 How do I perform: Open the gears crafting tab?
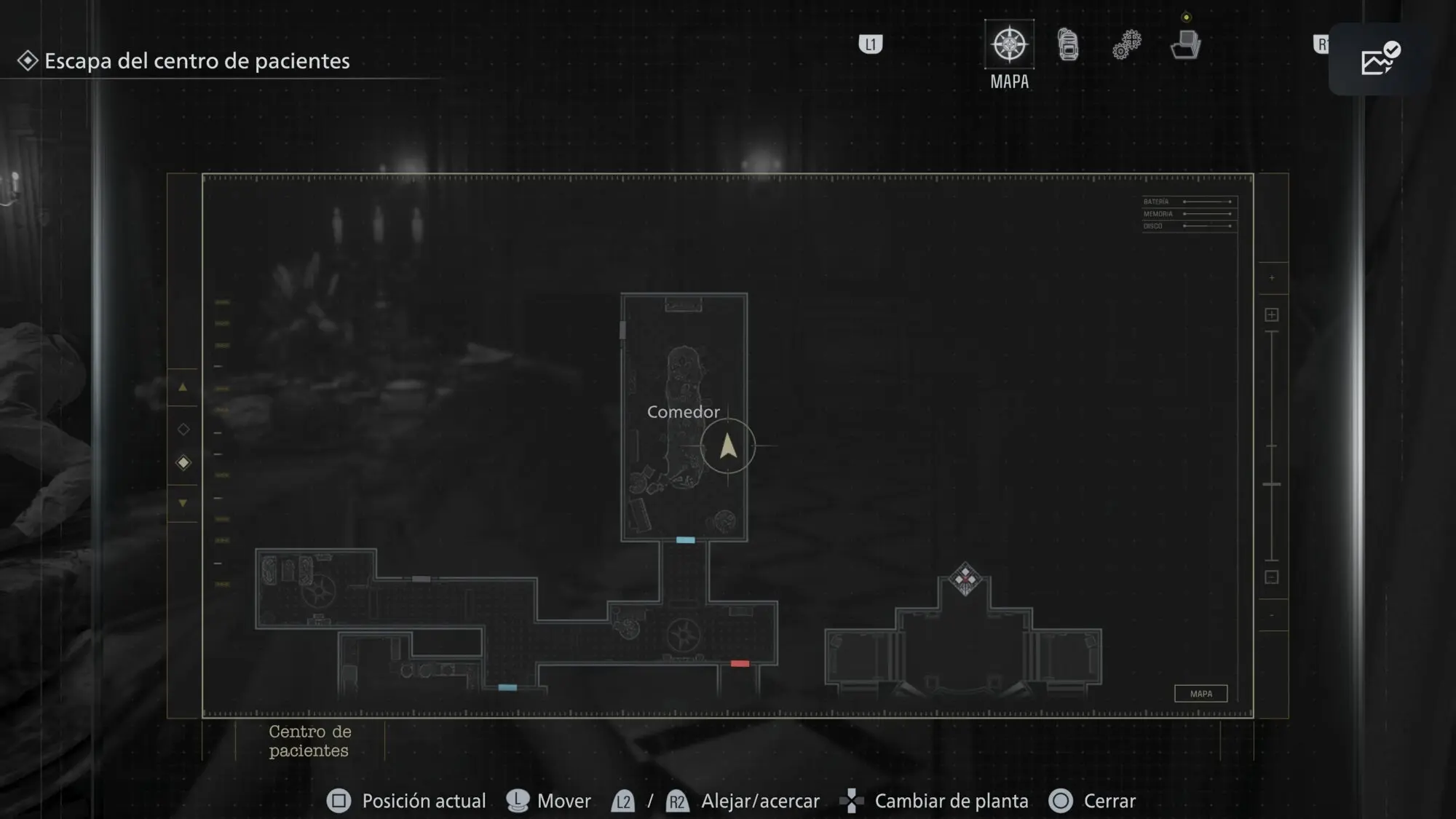pyautogui.click(x=1126, y=45)
